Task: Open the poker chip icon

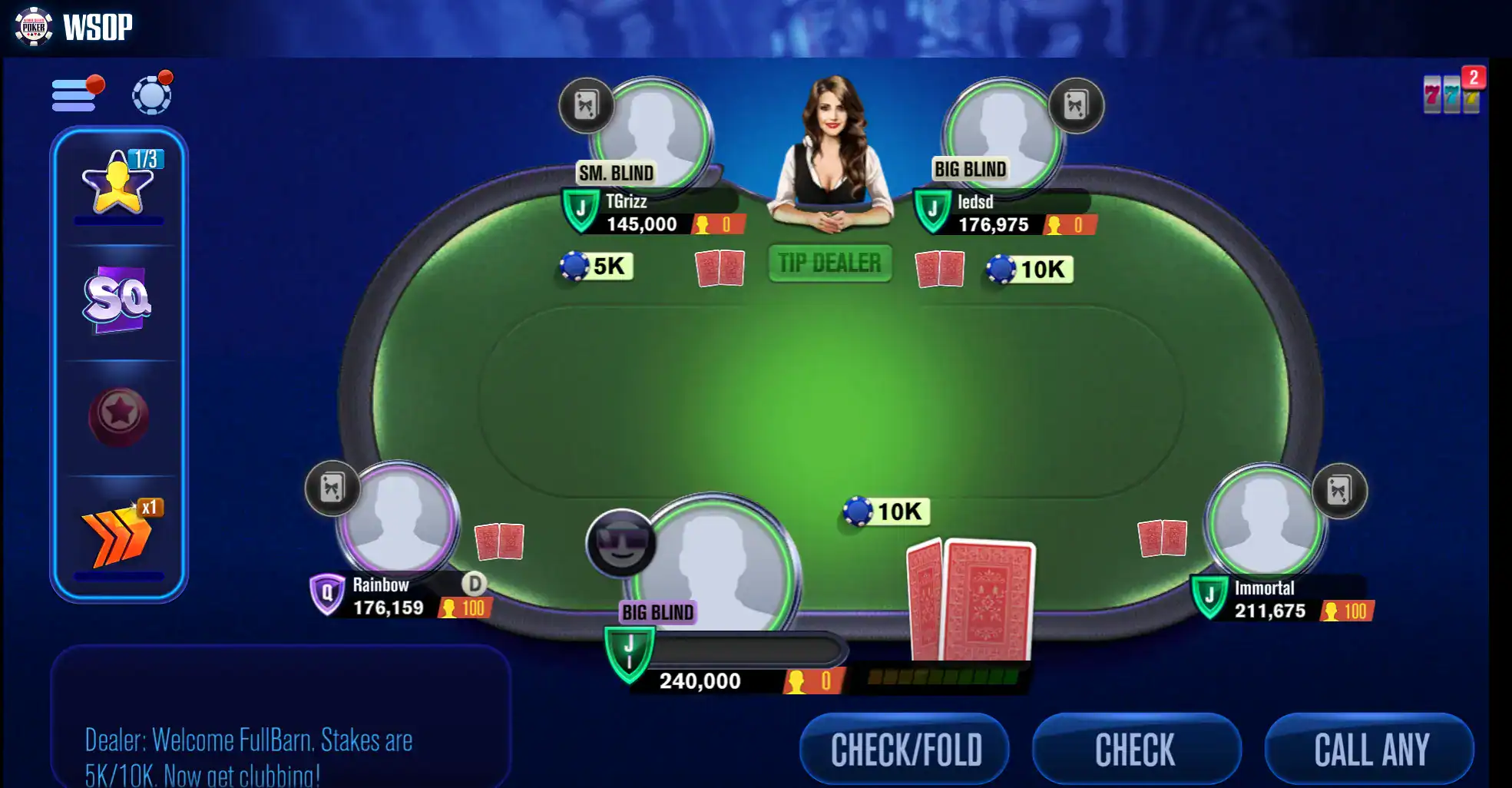Action: click(151, 94)
